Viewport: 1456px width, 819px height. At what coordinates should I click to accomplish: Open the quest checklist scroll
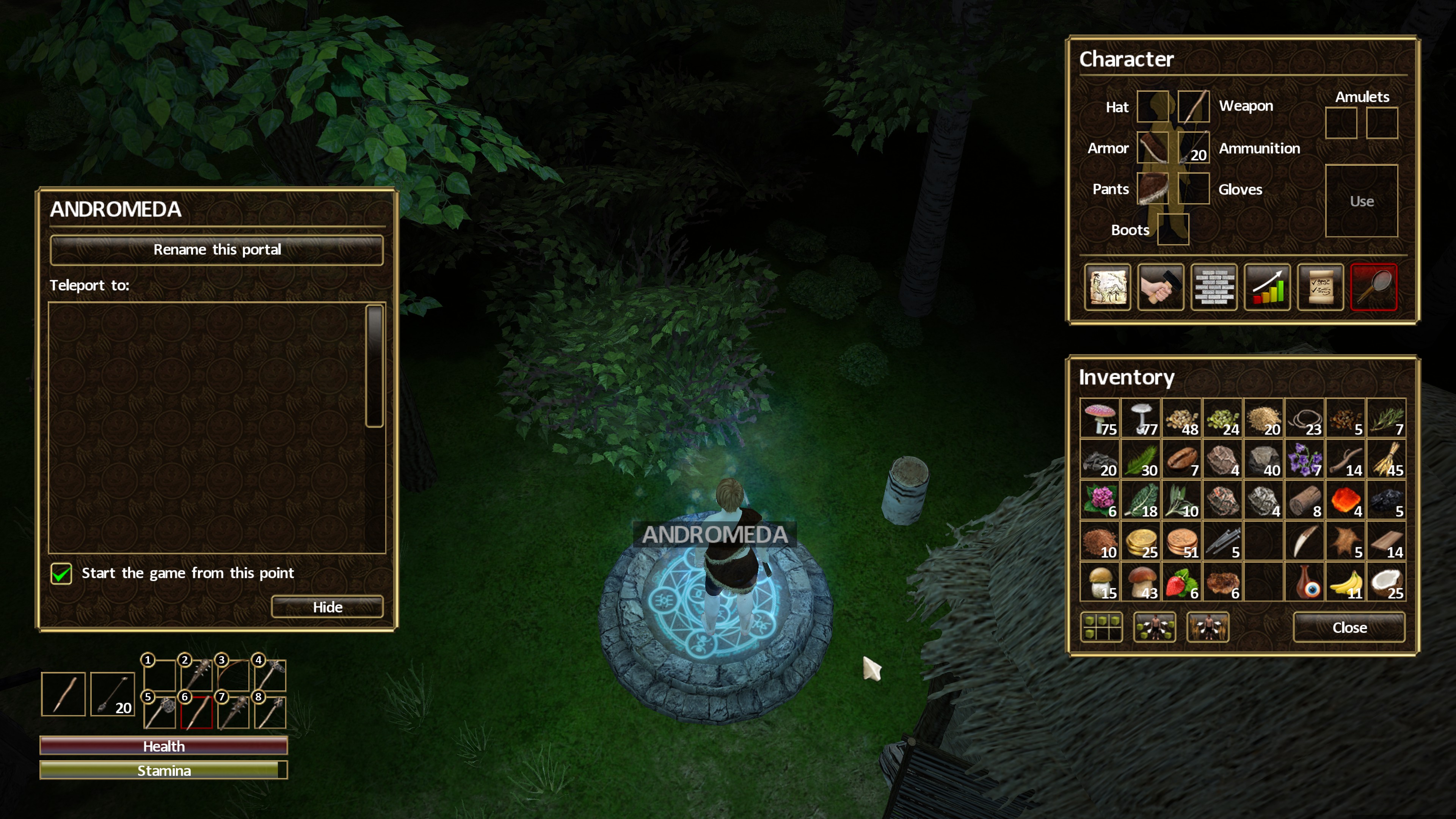pyautogui.click(x=1320, y=287)
